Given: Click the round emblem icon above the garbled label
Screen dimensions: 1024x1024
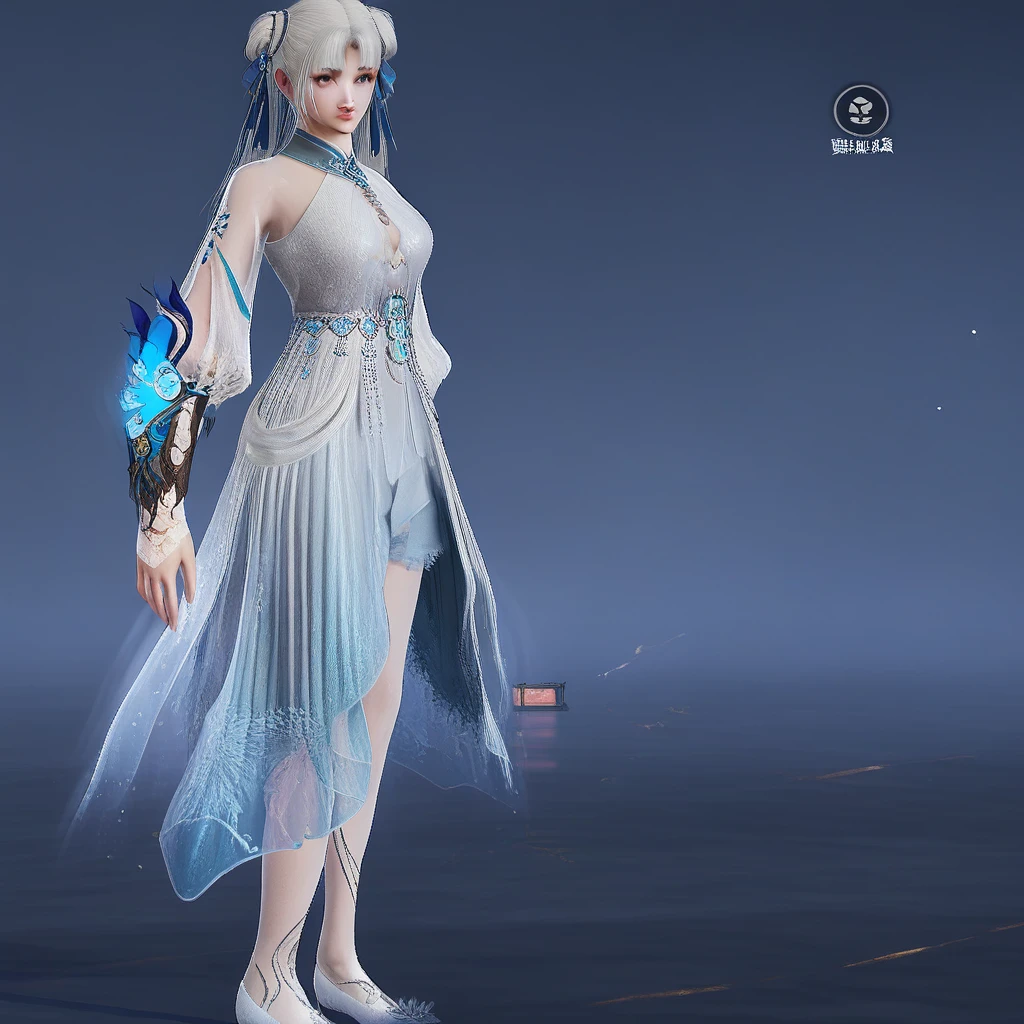Looking at the screenshot, I should (861, 110).
